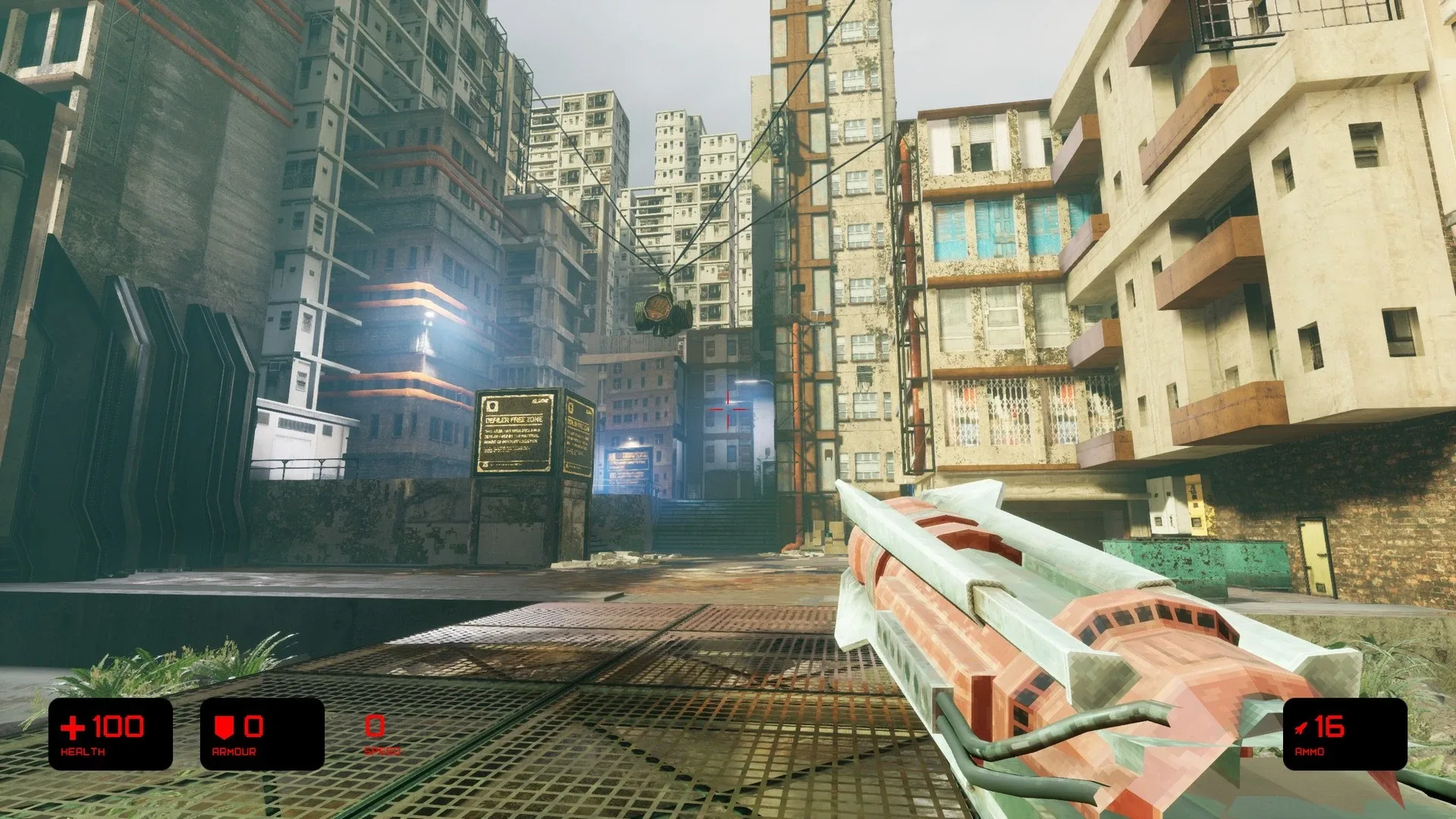Viewport: 1456px width, 819px height.
Task: Click the skull emblem on the Dealer Free Zone sign
Action: [x=491, y=404]
